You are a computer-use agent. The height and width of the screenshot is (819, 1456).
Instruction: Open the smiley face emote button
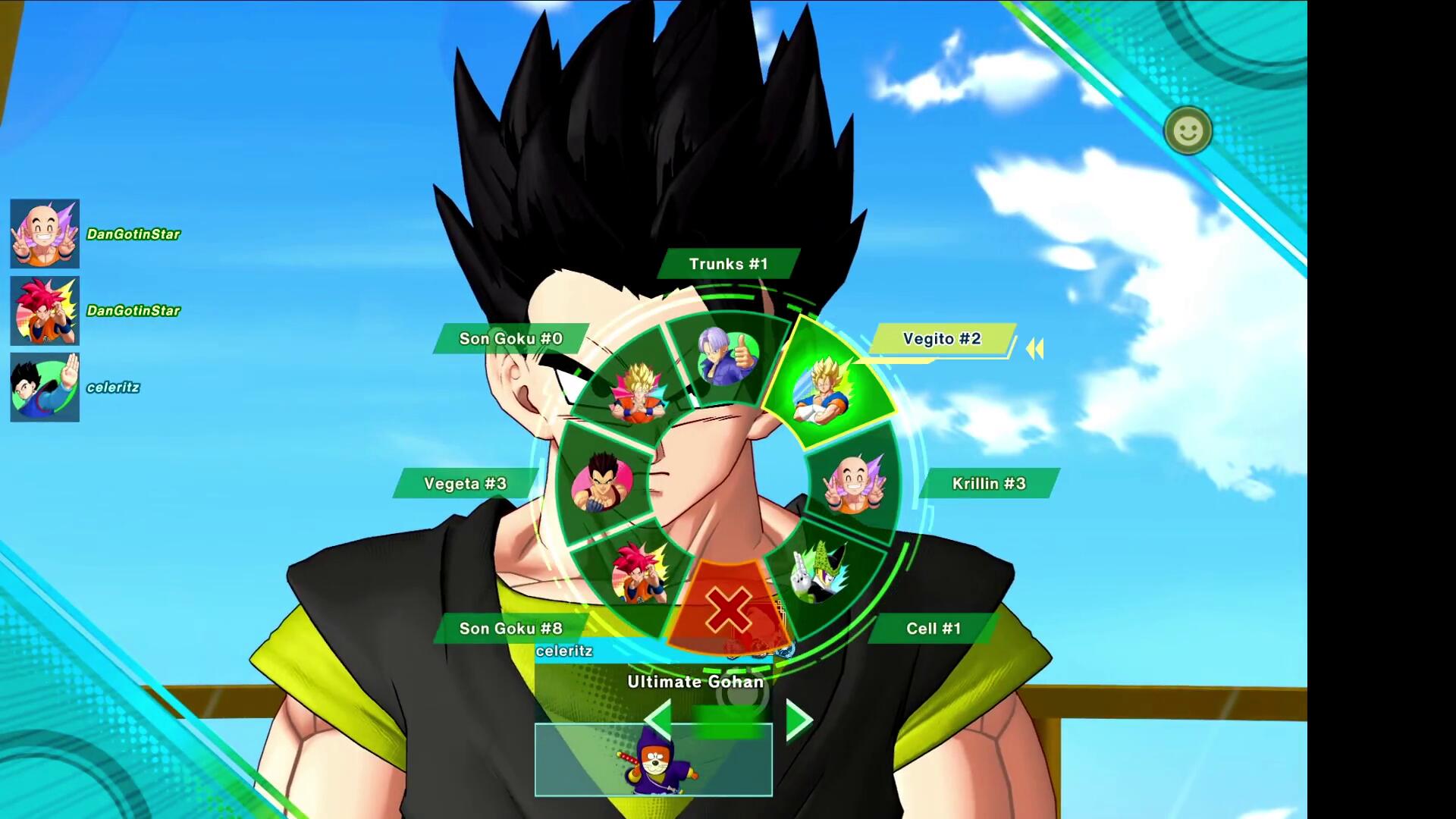click(1188, 131)
